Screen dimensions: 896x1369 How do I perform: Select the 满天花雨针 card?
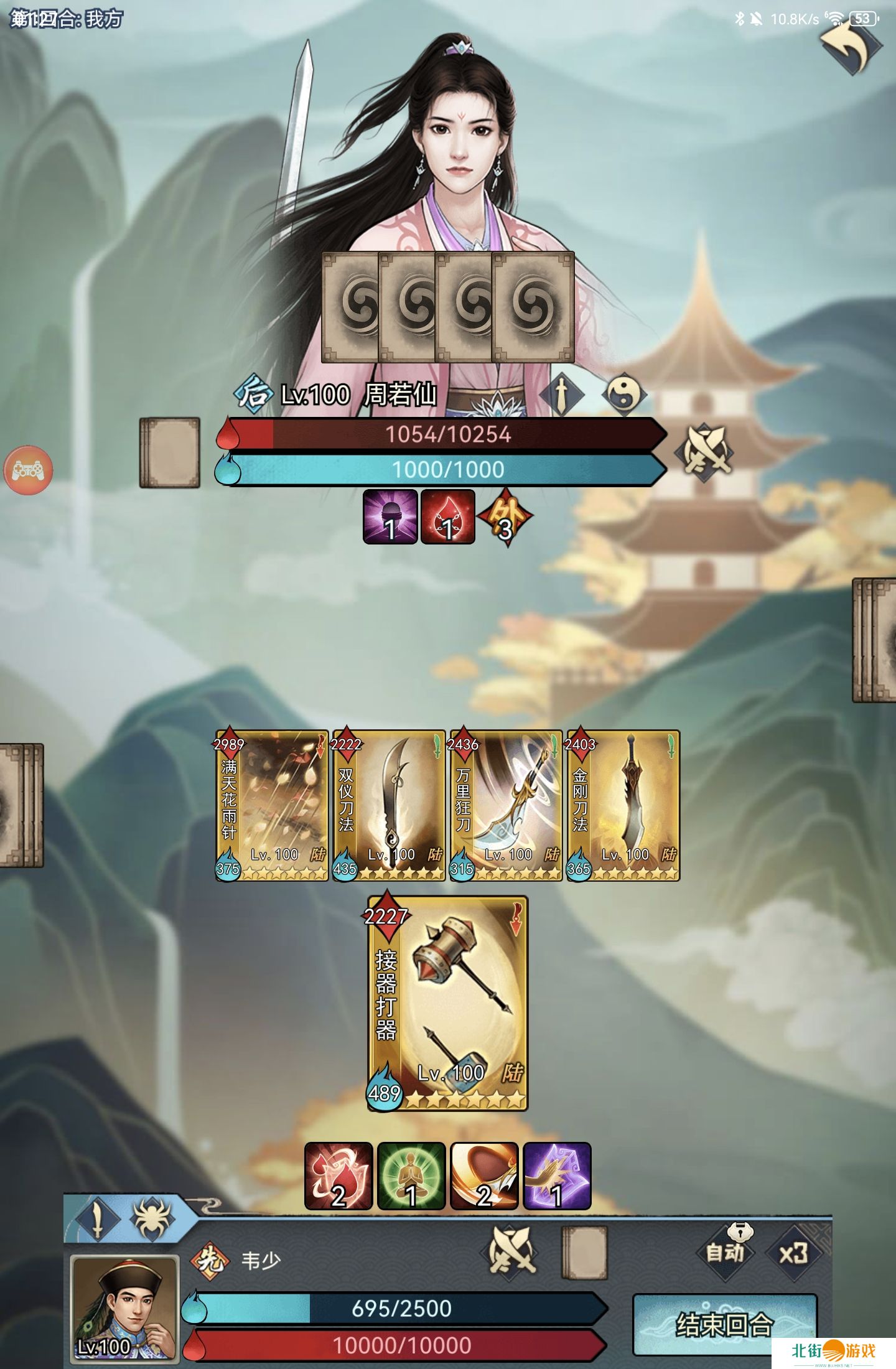[x=272, y=805]
